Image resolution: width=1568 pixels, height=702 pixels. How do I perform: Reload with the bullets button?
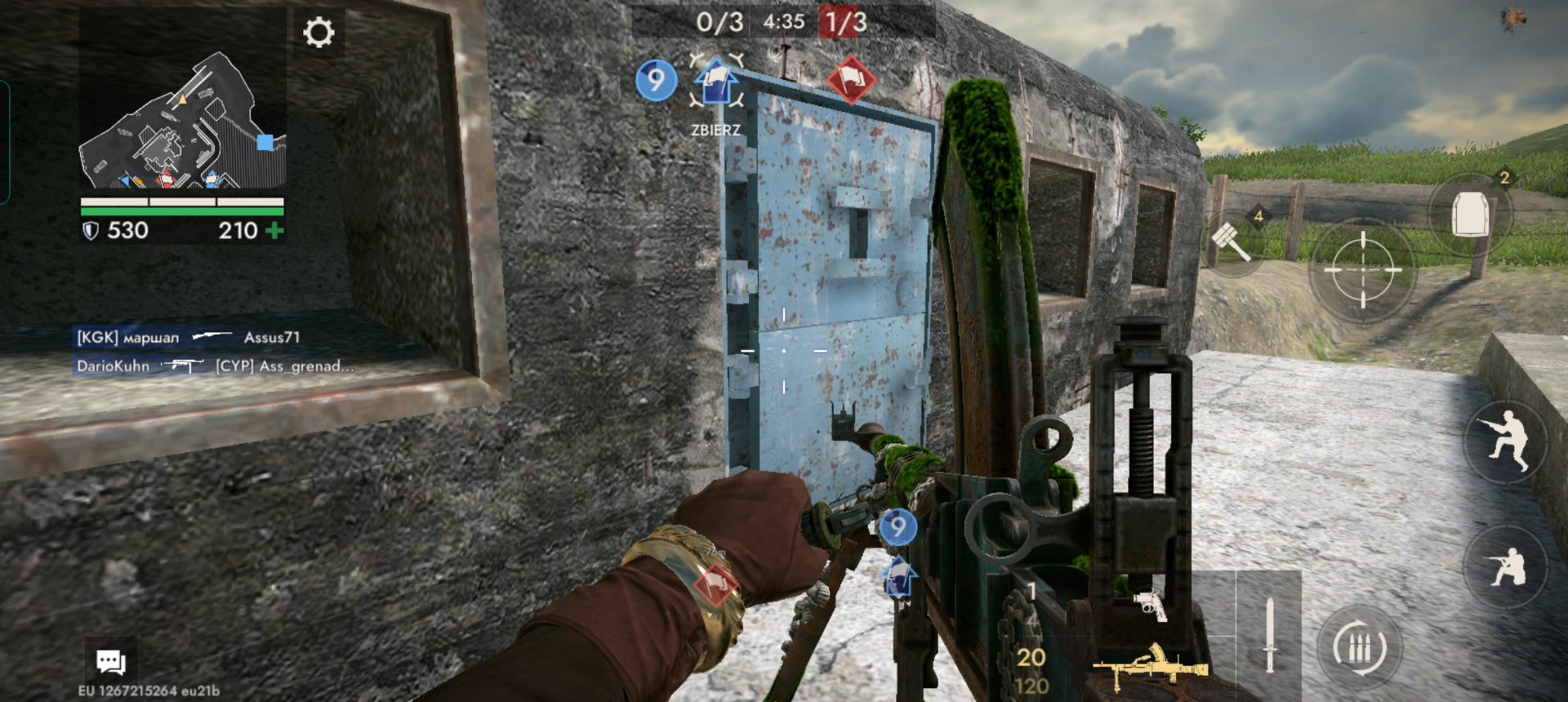[1360, 649]
